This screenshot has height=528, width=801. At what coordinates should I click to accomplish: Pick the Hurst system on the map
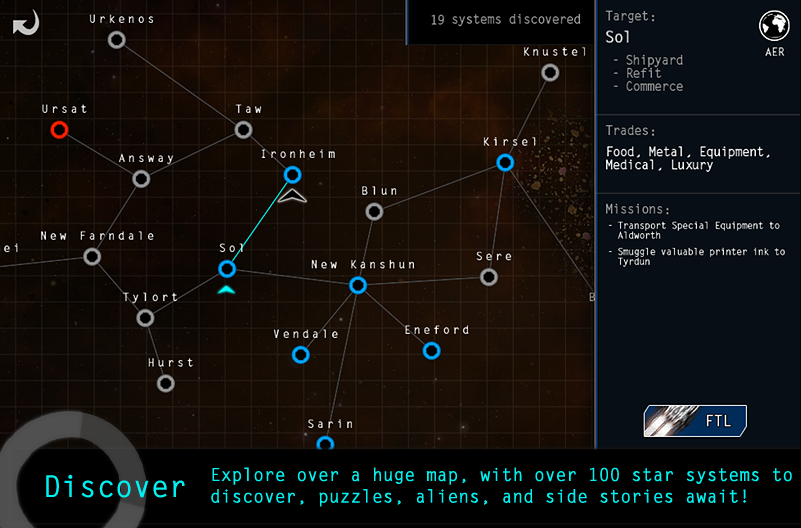click(x=166, y=383)
